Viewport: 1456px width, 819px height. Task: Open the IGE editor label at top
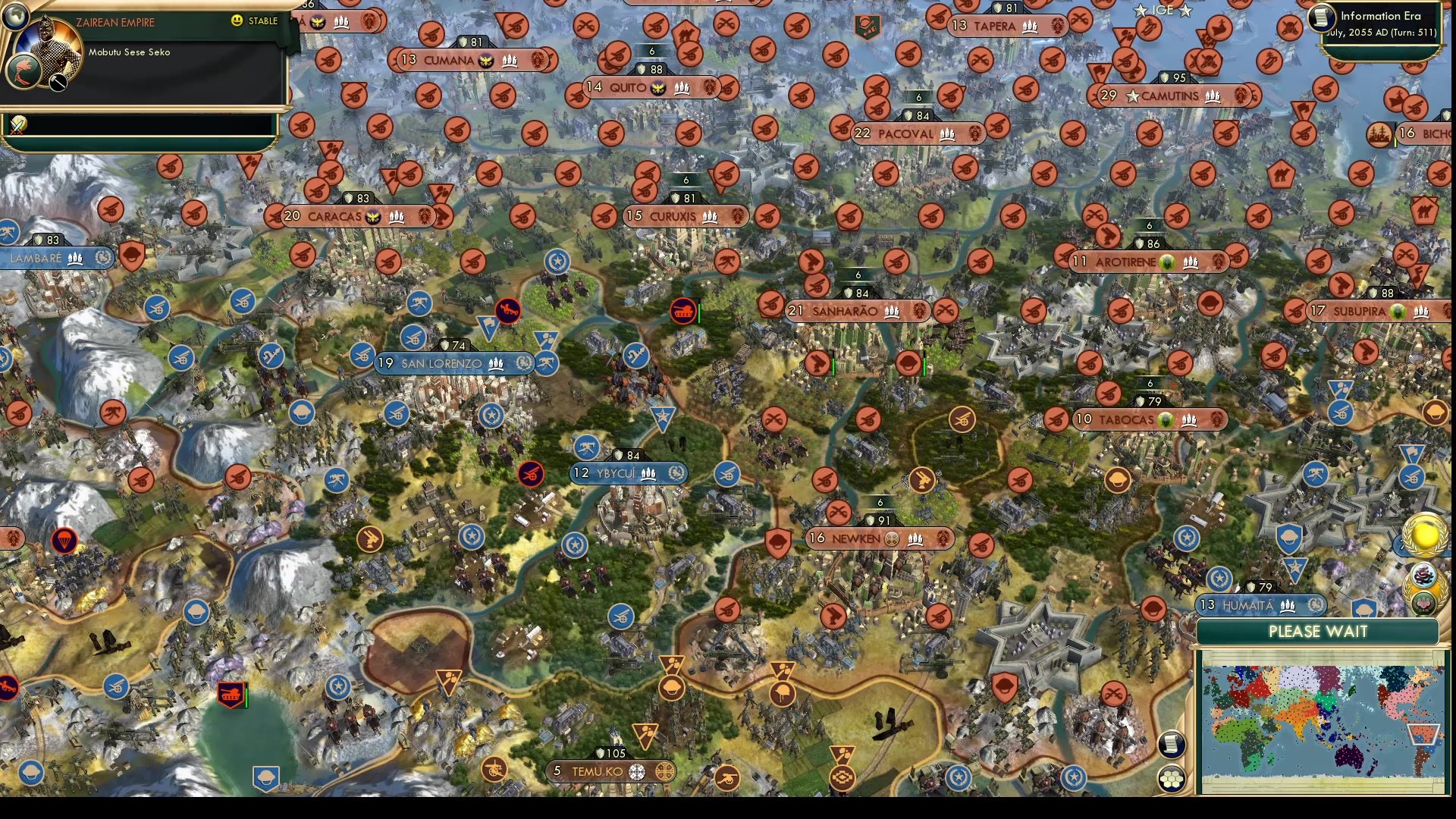click(x=1163, y=11)
